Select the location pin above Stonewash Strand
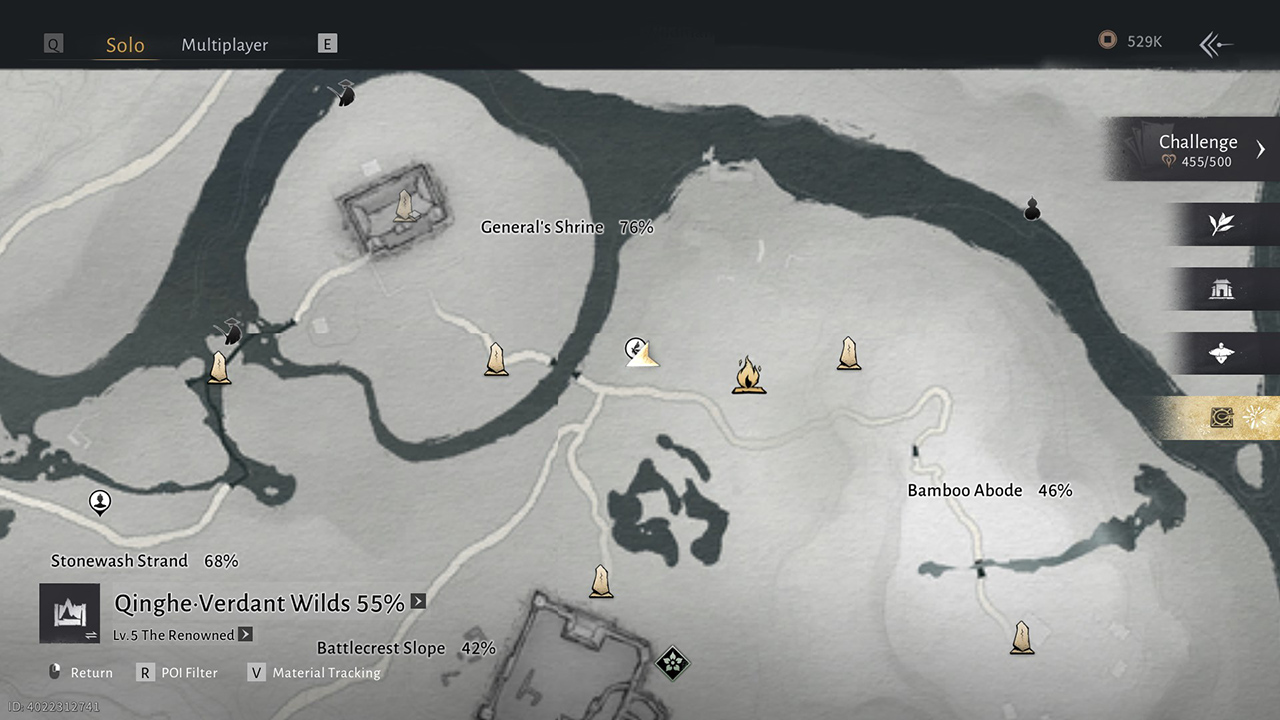This screenshot has height=720, width=1280. (x=100, y=501)
